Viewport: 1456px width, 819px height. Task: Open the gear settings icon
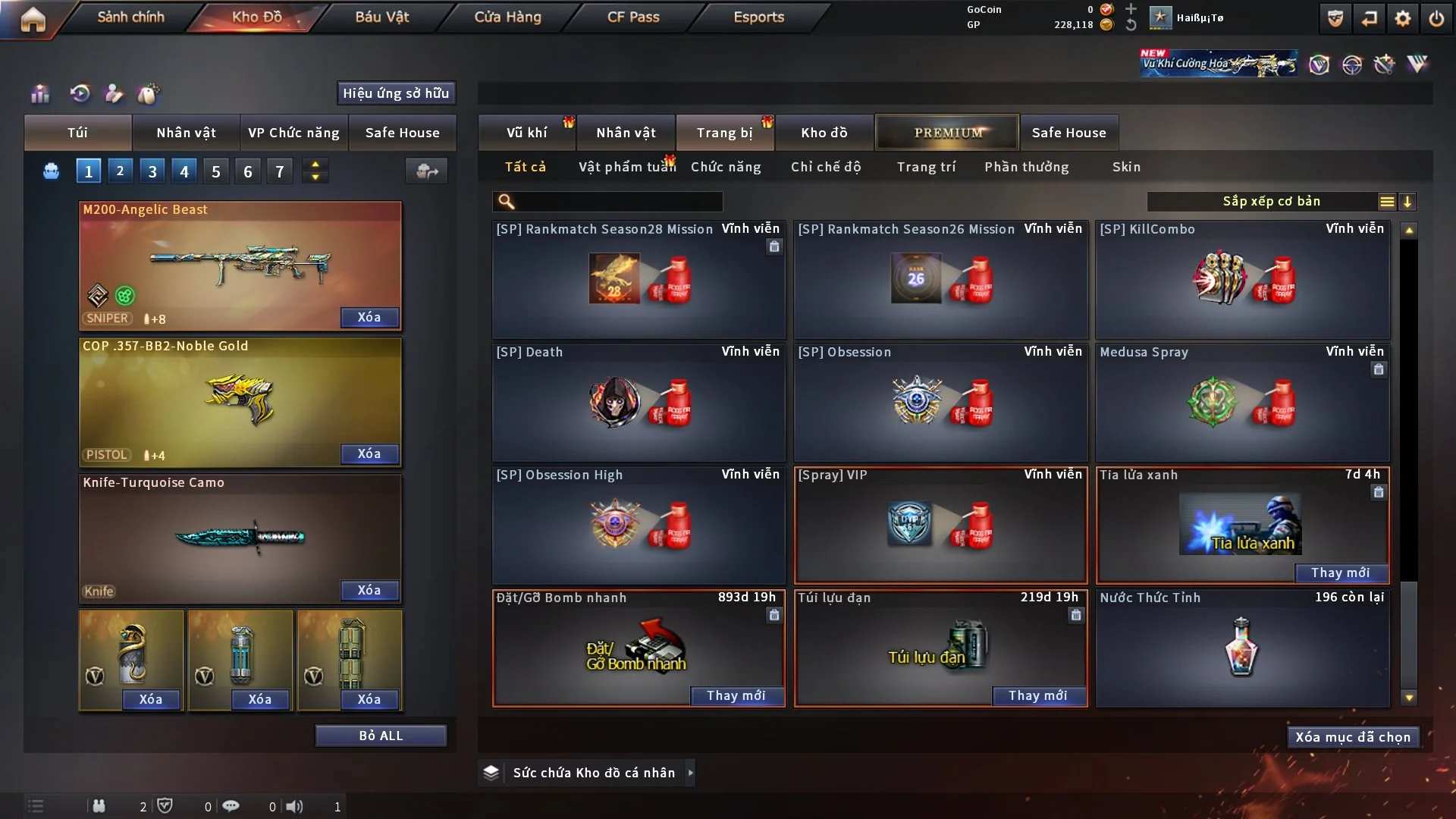click(1403, 18)
